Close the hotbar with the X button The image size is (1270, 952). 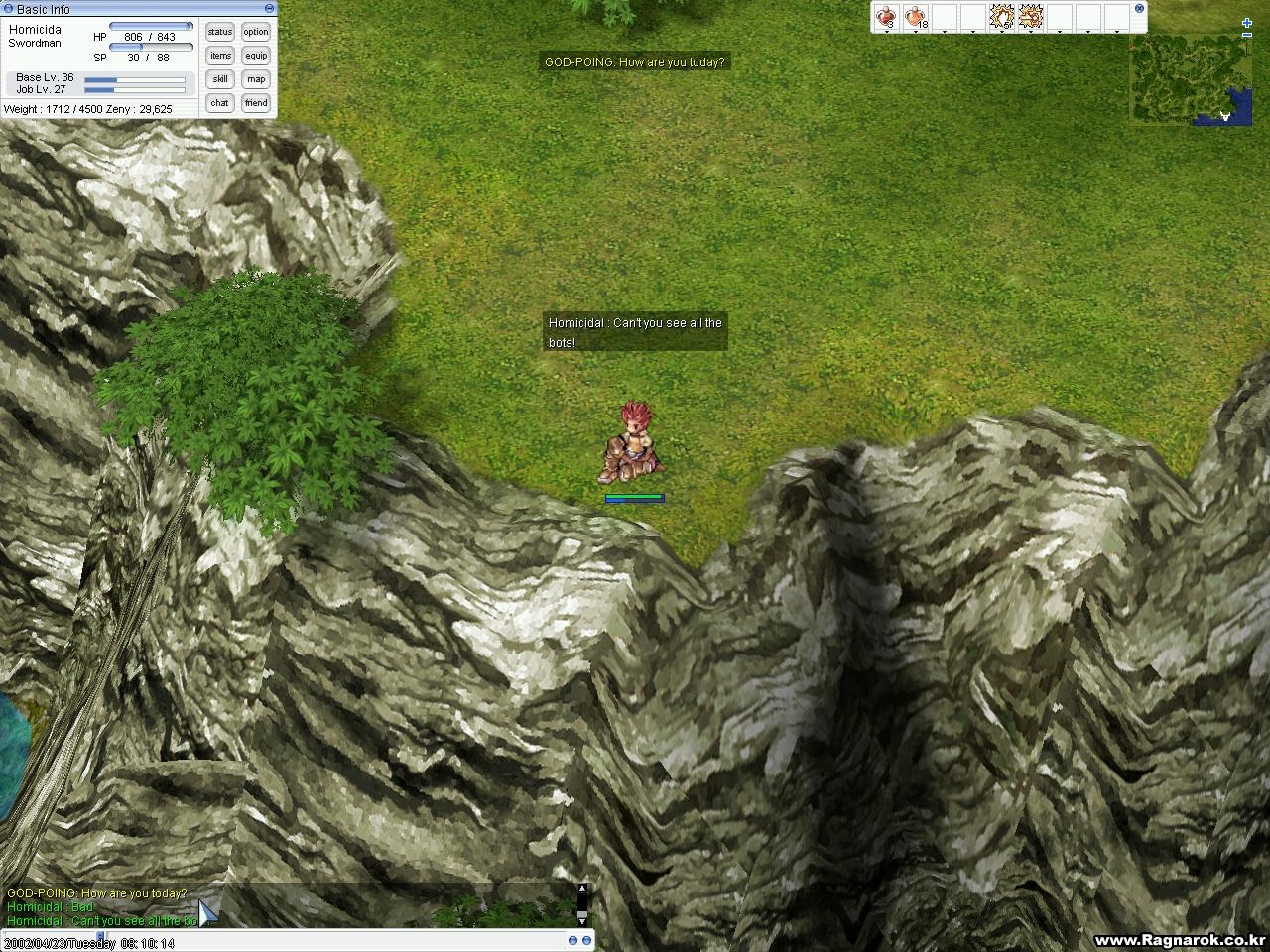(x=1140, y=9)
